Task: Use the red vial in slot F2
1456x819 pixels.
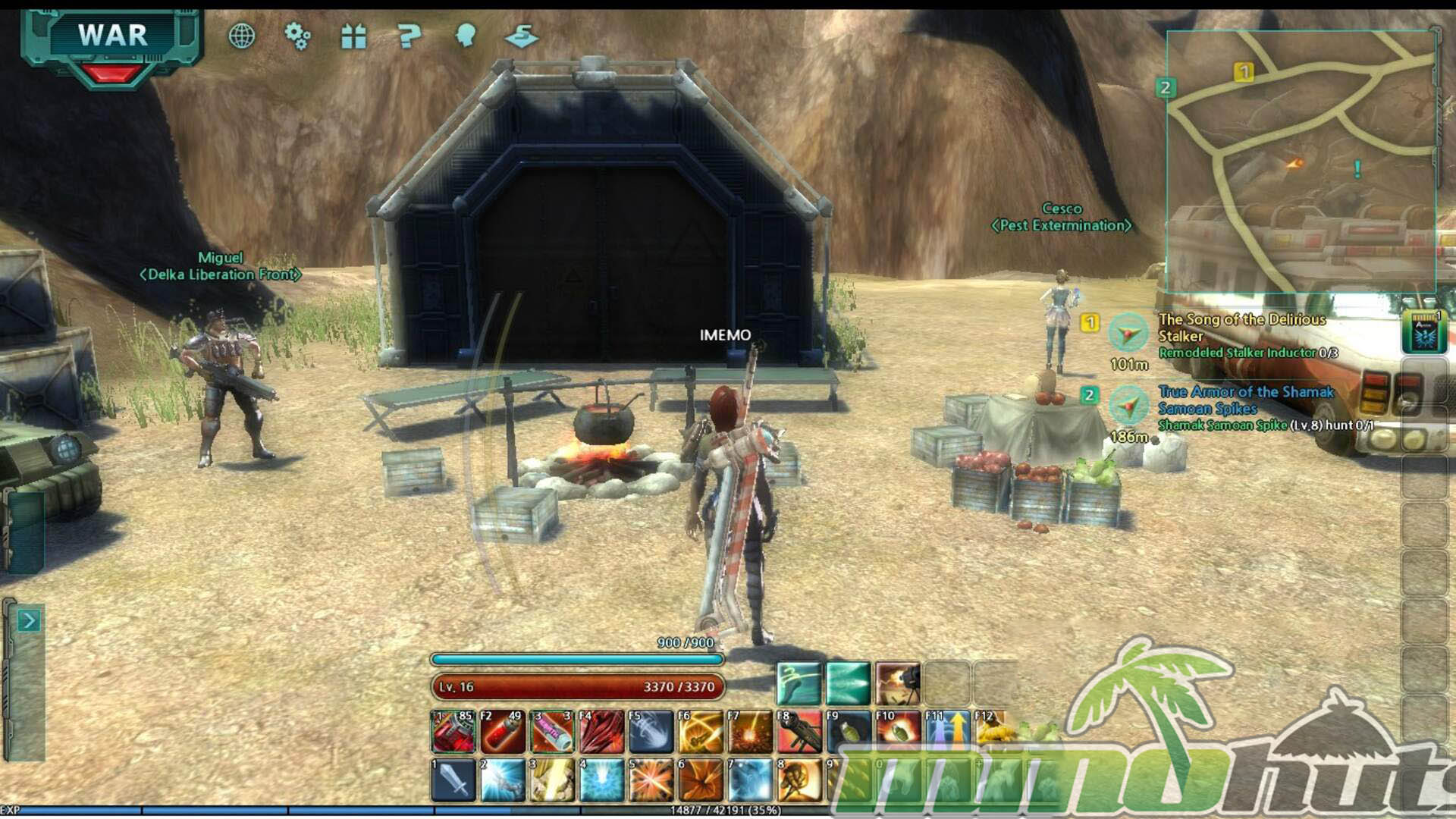Action: click(503, 732)
